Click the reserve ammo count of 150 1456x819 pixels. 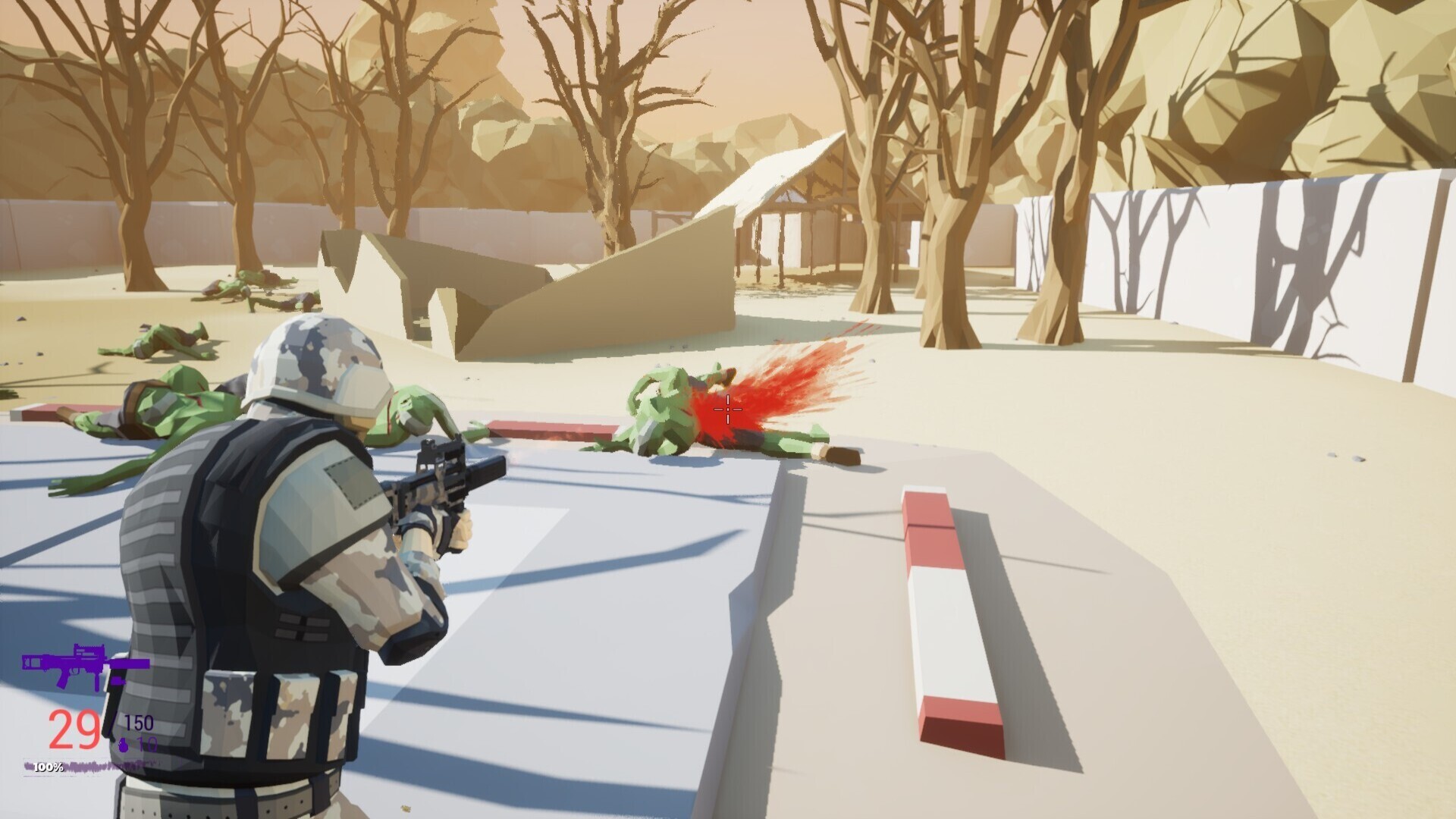[x=140, y=720]
